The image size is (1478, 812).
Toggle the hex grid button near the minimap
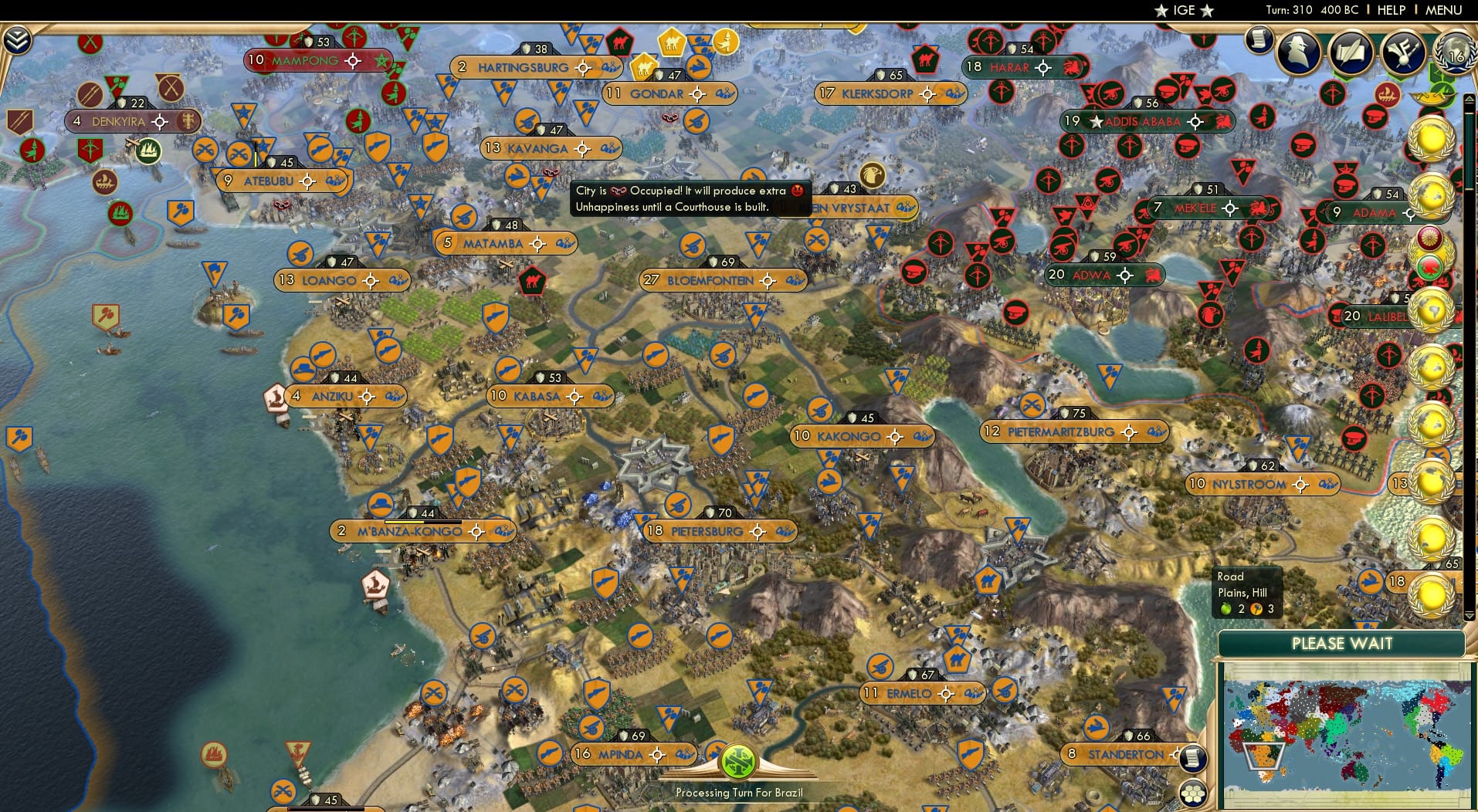coord(1192,795)
